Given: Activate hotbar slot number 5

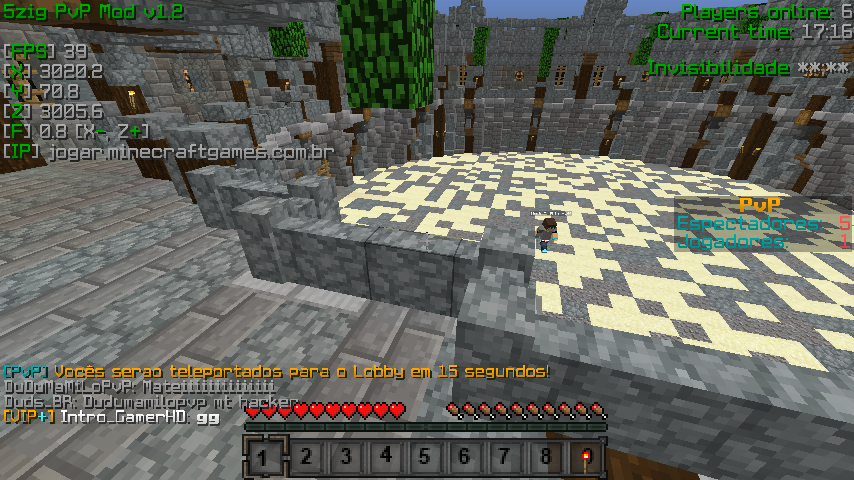Looking at the screenshot, I should tap(425, 458).
